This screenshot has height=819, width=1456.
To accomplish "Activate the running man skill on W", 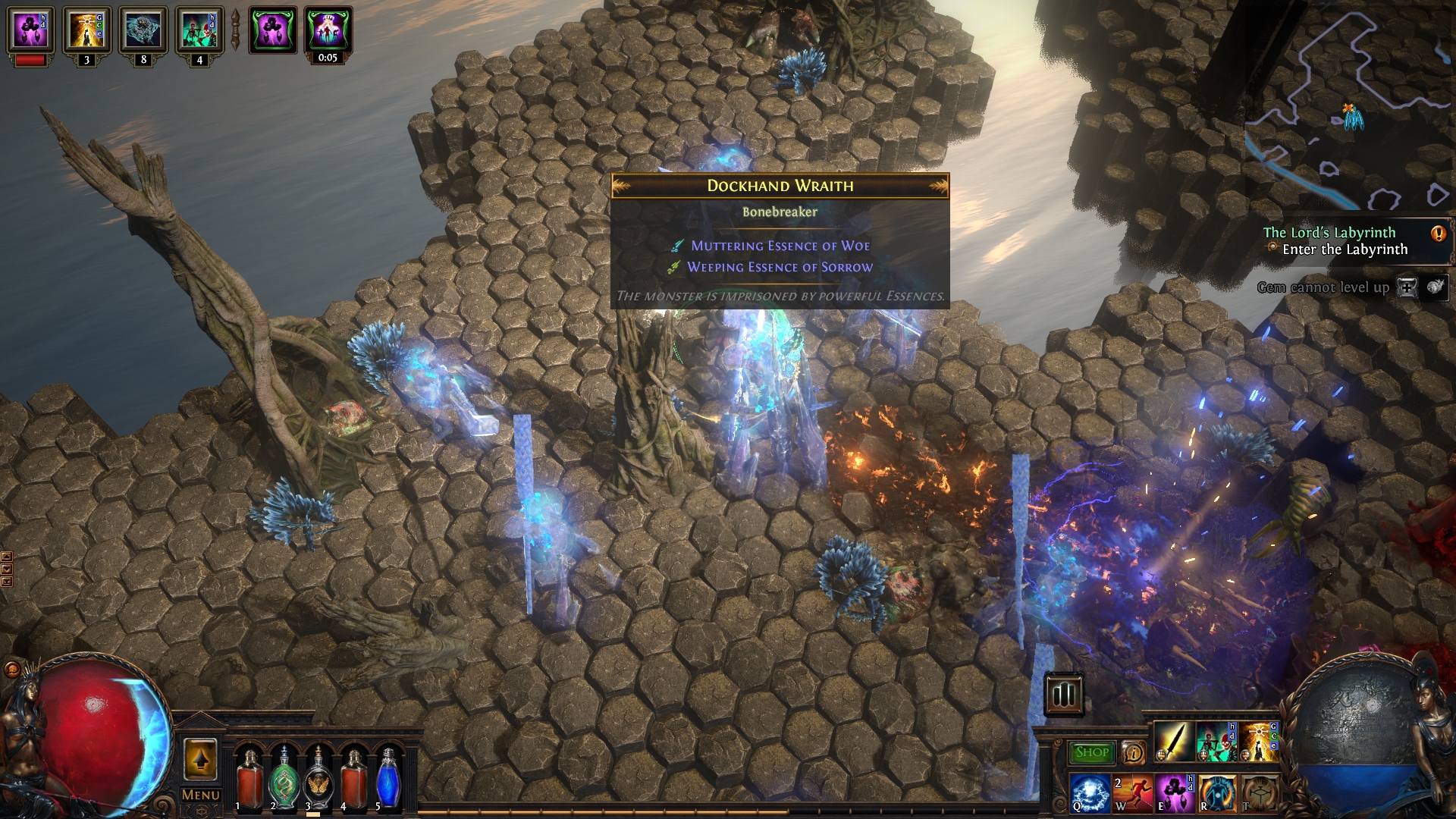I will pyautogui.click(x=1132, y=792).
